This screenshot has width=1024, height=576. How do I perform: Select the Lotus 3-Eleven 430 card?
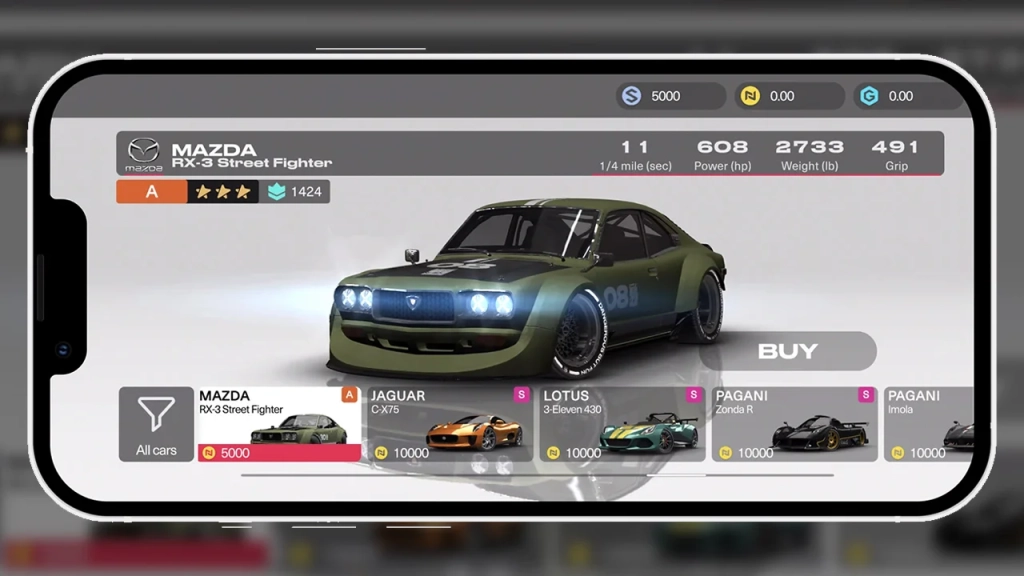pos(622,424)
